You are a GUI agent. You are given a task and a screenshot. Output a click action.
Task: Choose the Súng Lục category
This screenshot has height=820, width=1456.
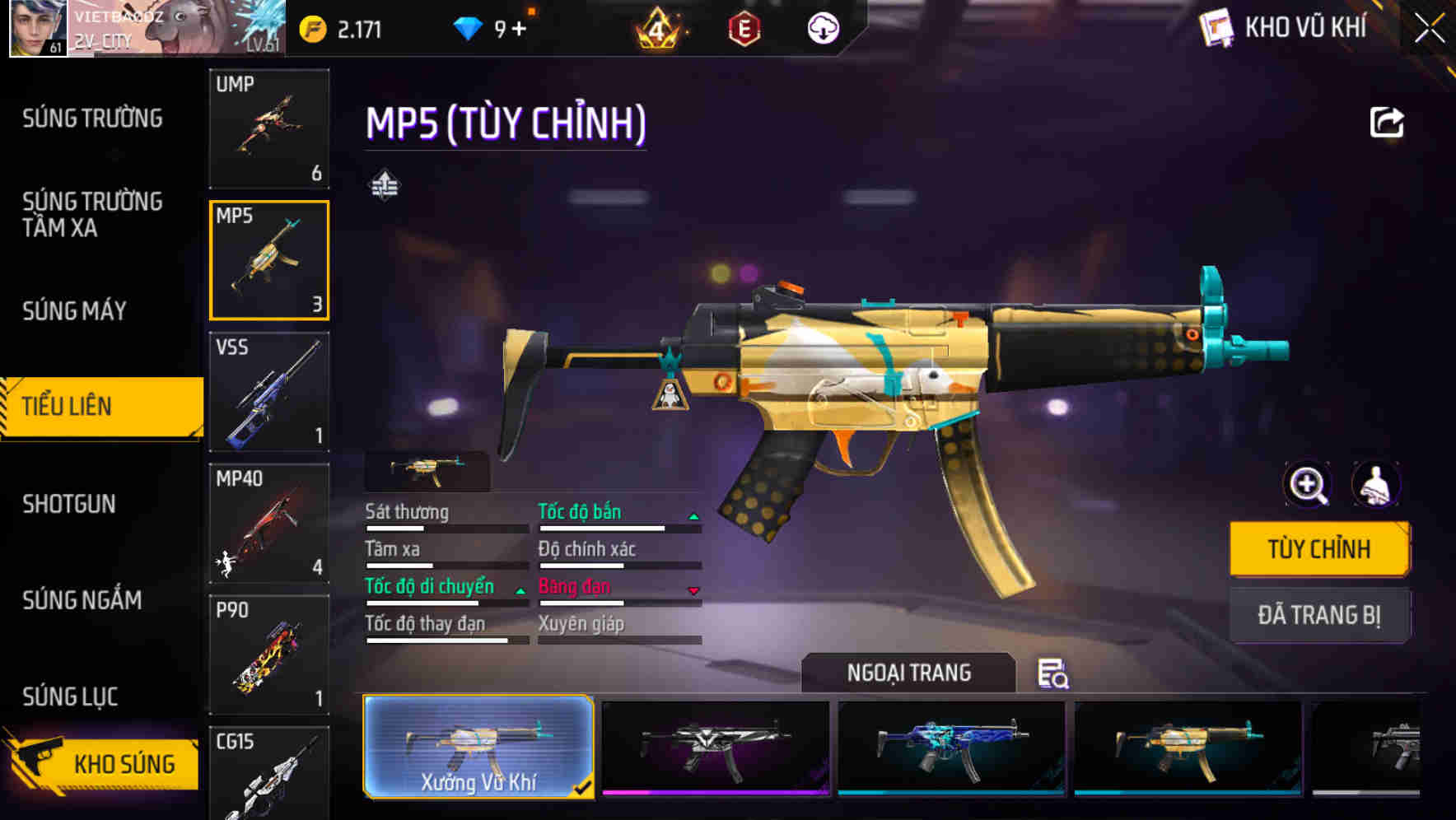point(70,697)
